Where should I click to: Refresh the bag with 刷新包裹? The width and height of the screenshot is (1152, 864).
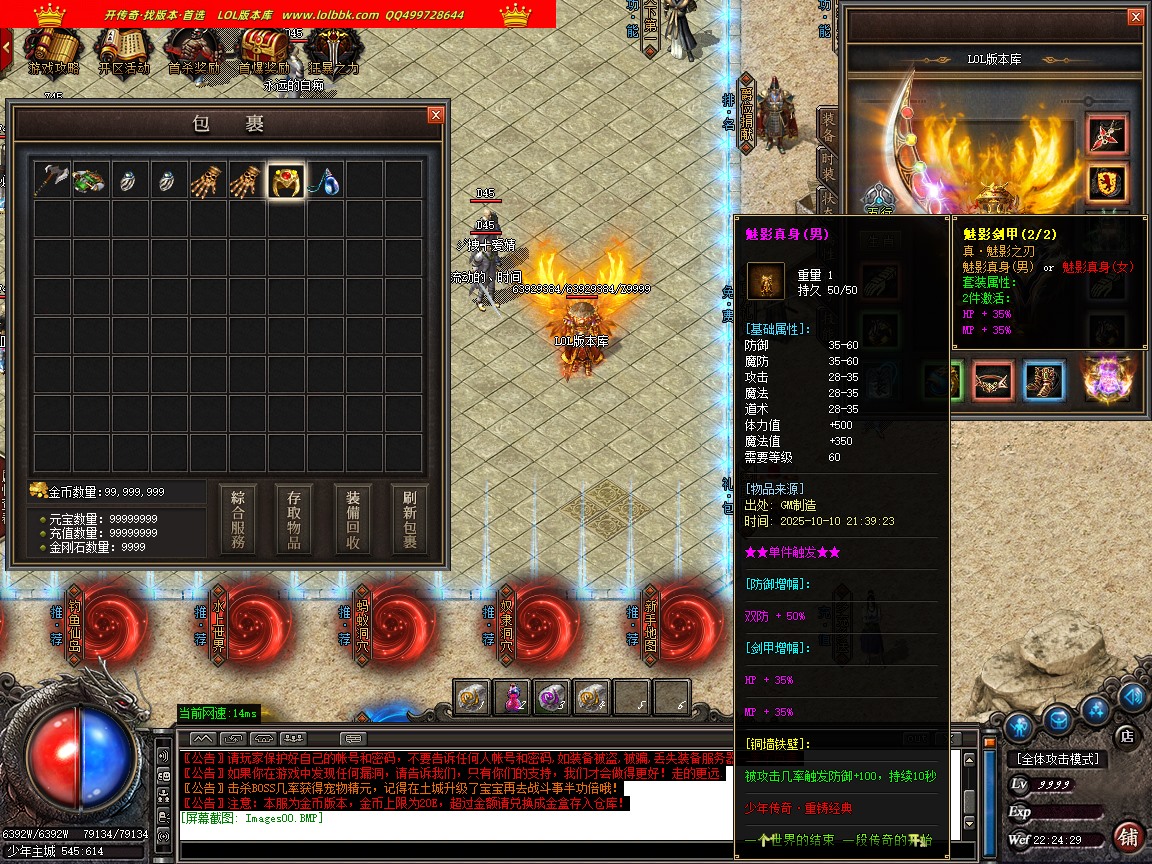pos(410,520)
